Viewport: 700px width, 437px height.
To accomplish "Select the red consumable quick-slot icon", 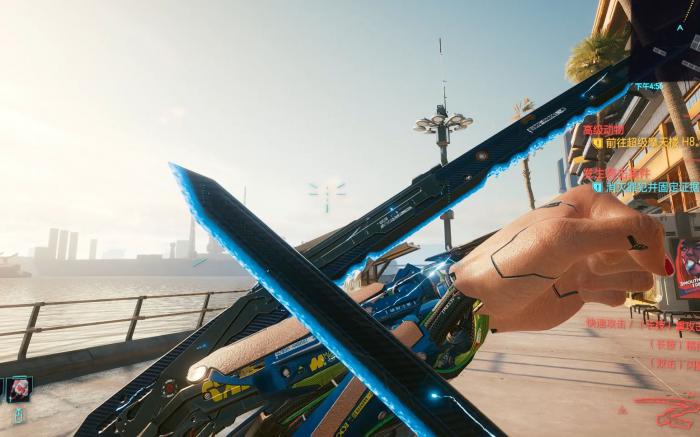I will [x=18, y=388].
